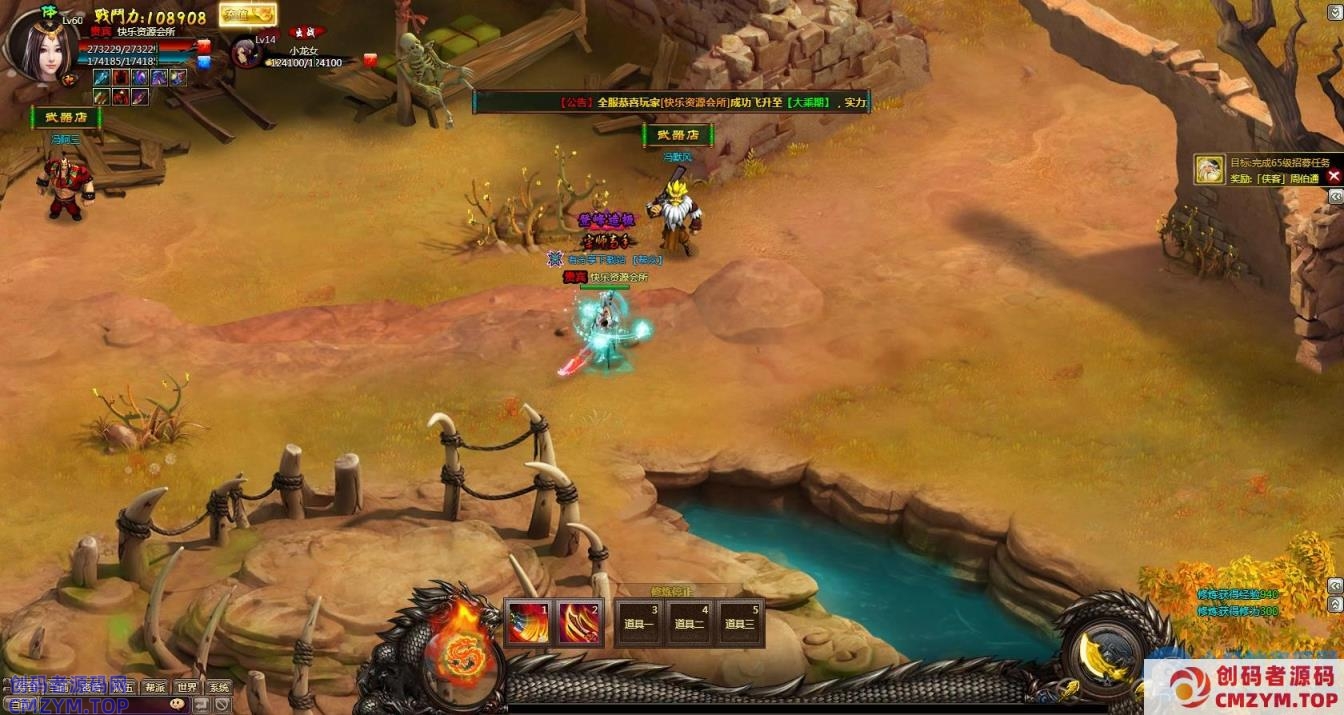Screen dimensions: 1344x715
Task: Open the 周伯通 recruitment goal reward
Action: pyautogui.click(x=1211, y=169)
